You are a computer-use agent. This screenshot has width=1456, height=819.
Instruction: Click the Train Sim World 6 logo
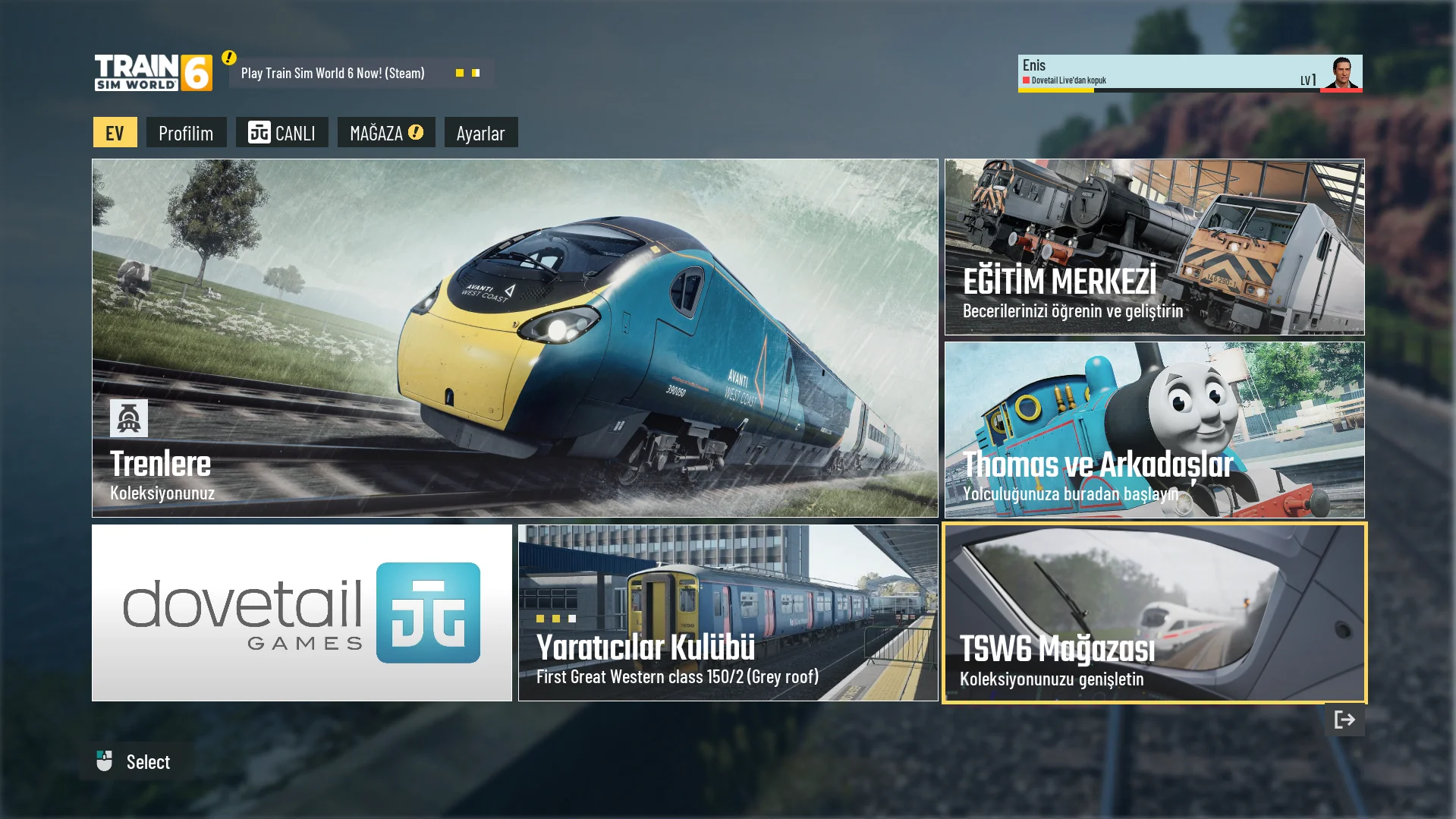[x=153, y=73]
